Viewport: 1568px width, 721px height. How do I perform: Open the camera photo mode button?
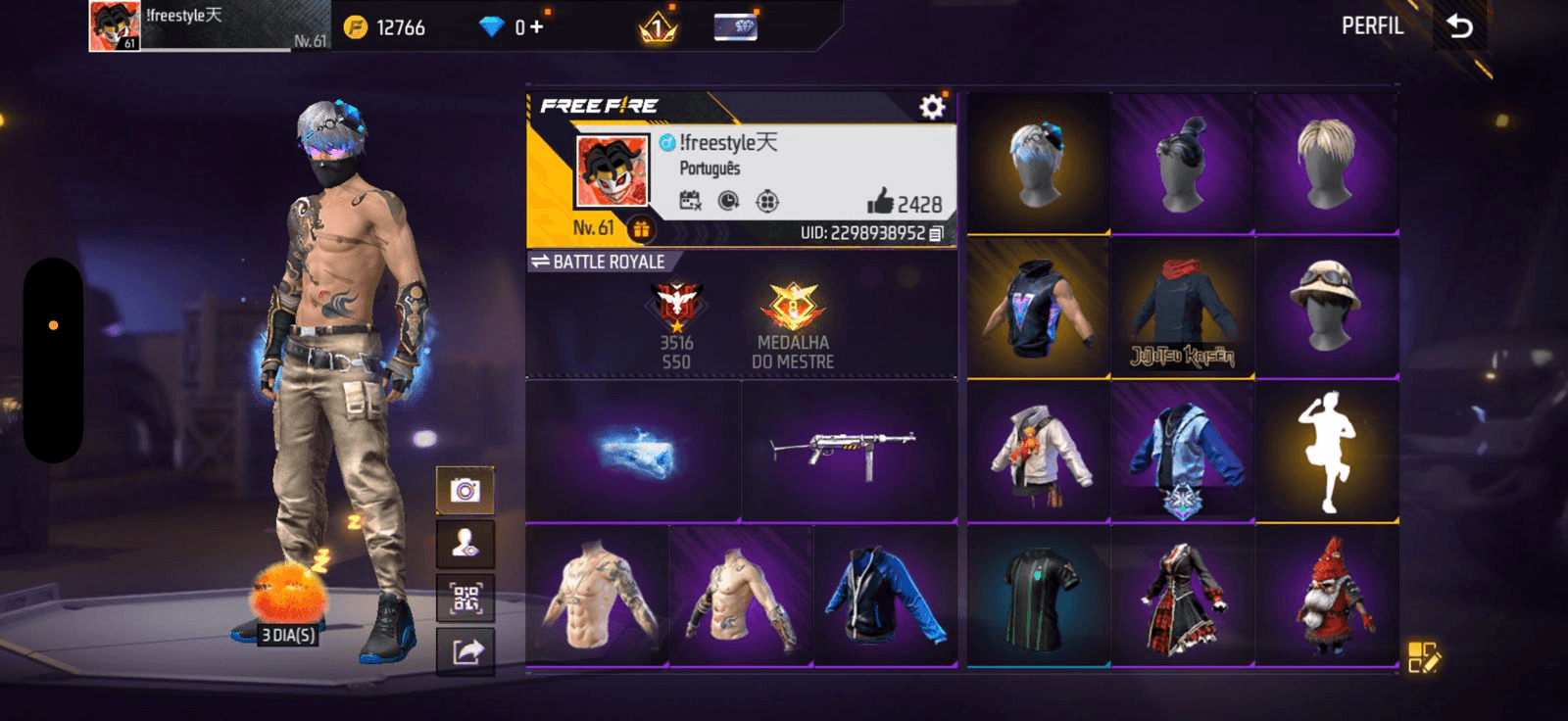pos(465,490)
